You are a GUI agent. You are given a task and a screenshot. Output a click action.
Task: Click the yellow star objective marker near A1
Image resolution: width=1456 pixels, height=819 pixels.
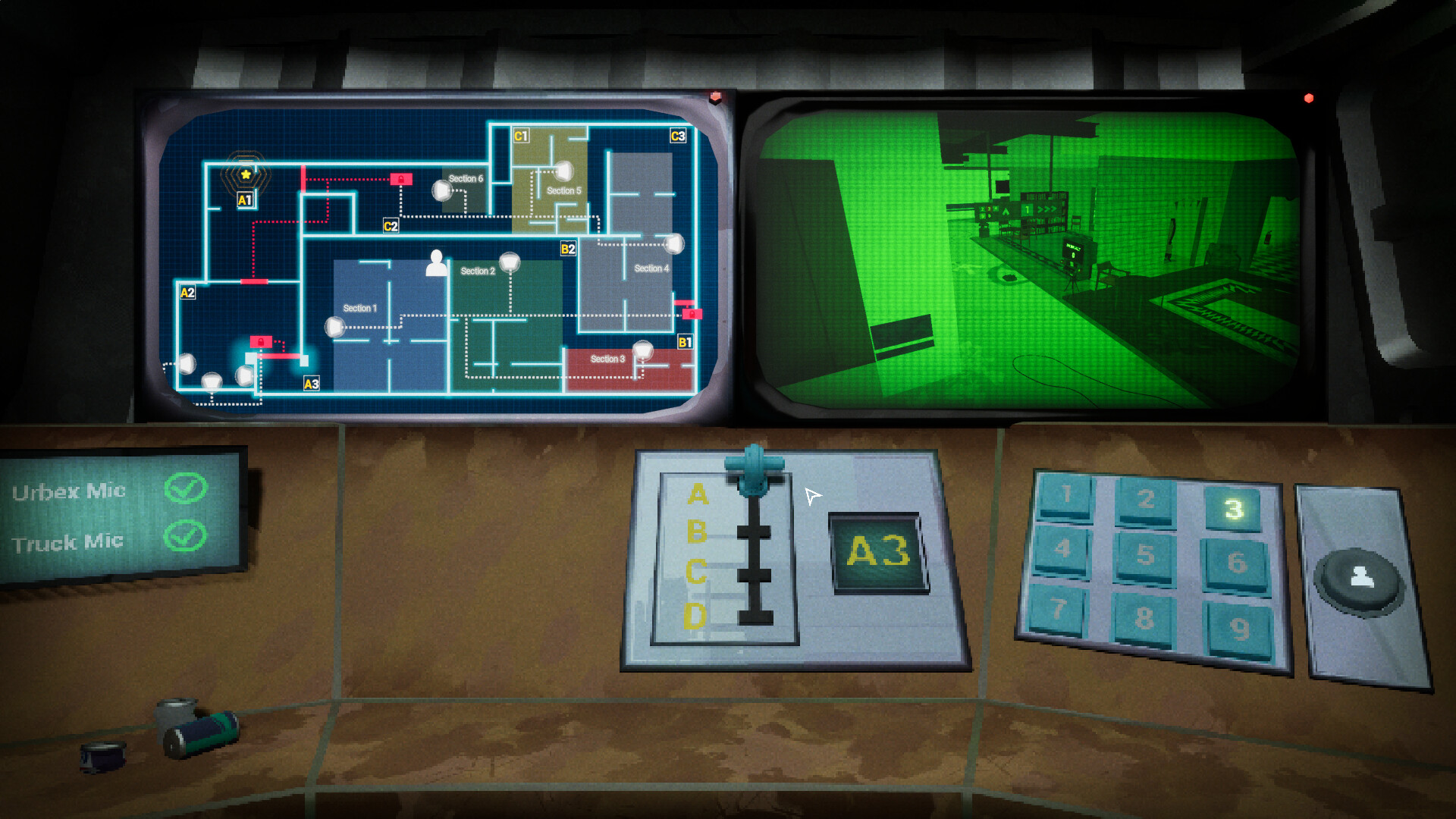coord(246,176)
